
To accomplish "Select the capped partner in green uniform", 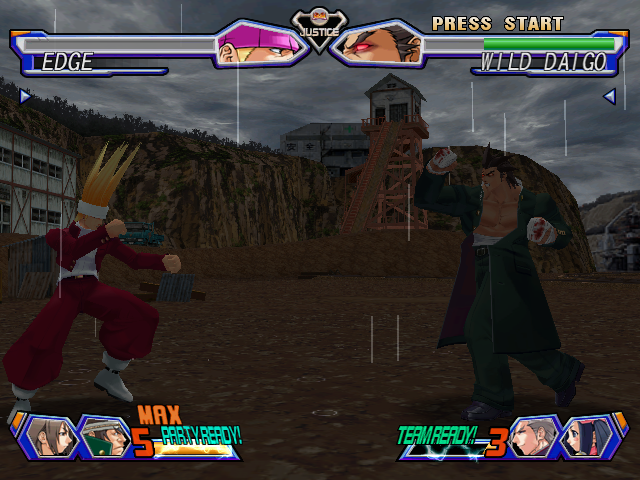I will point(101,437).
